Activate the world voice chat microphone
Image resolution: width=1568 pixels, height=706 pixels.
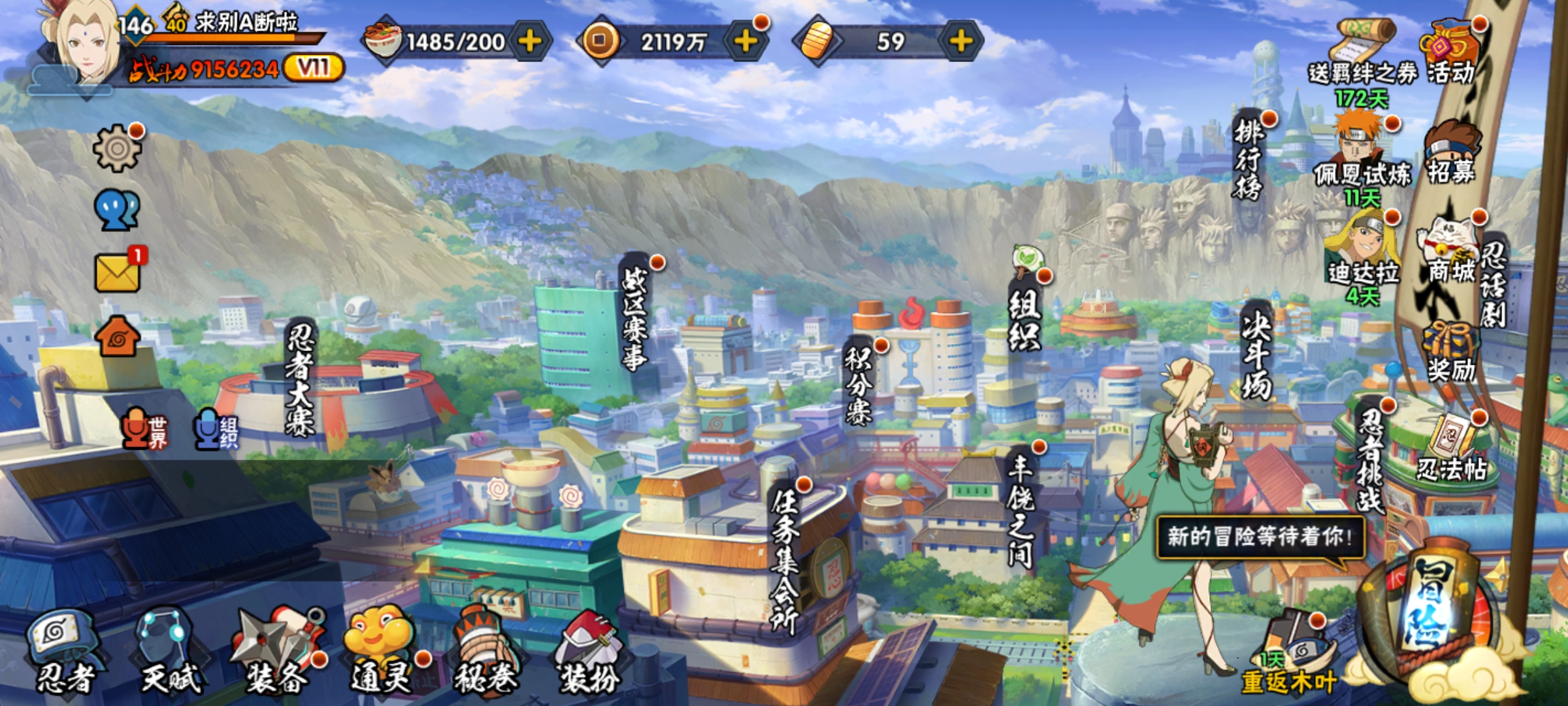pos(144,429)
